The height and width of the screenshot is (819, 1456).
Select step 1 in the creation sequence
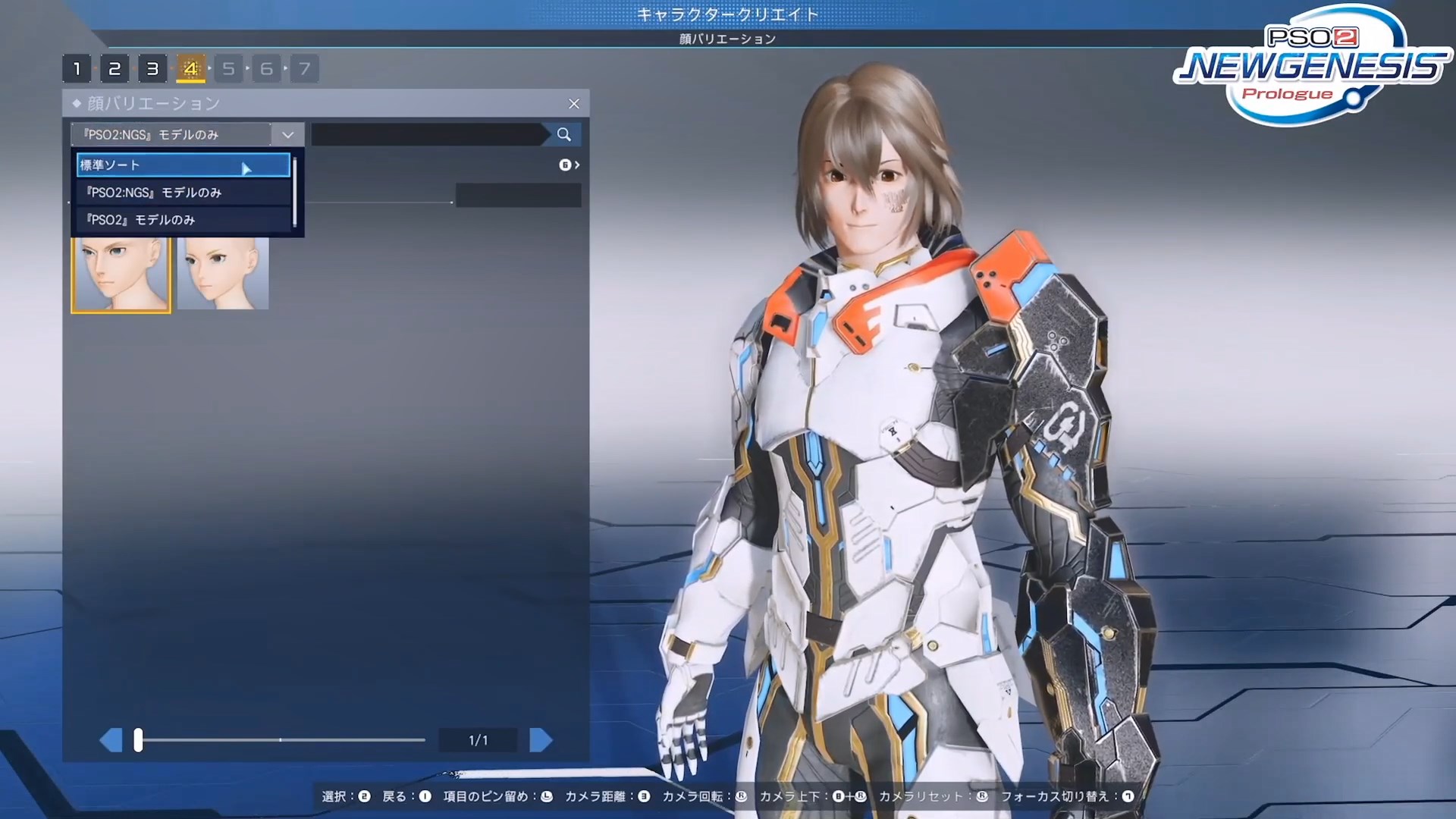point(77,67)
